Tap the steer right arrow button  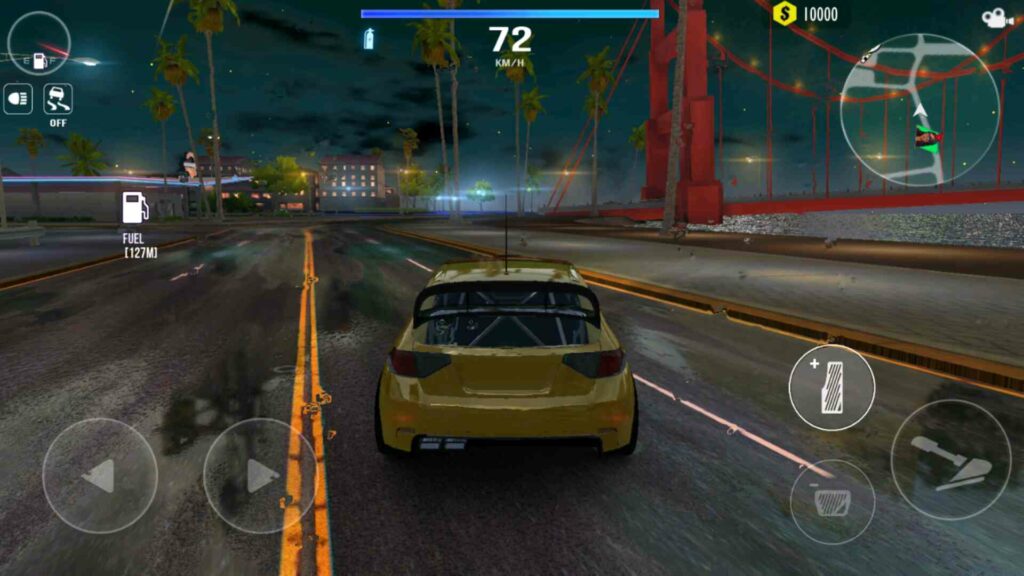coord(260,476)
